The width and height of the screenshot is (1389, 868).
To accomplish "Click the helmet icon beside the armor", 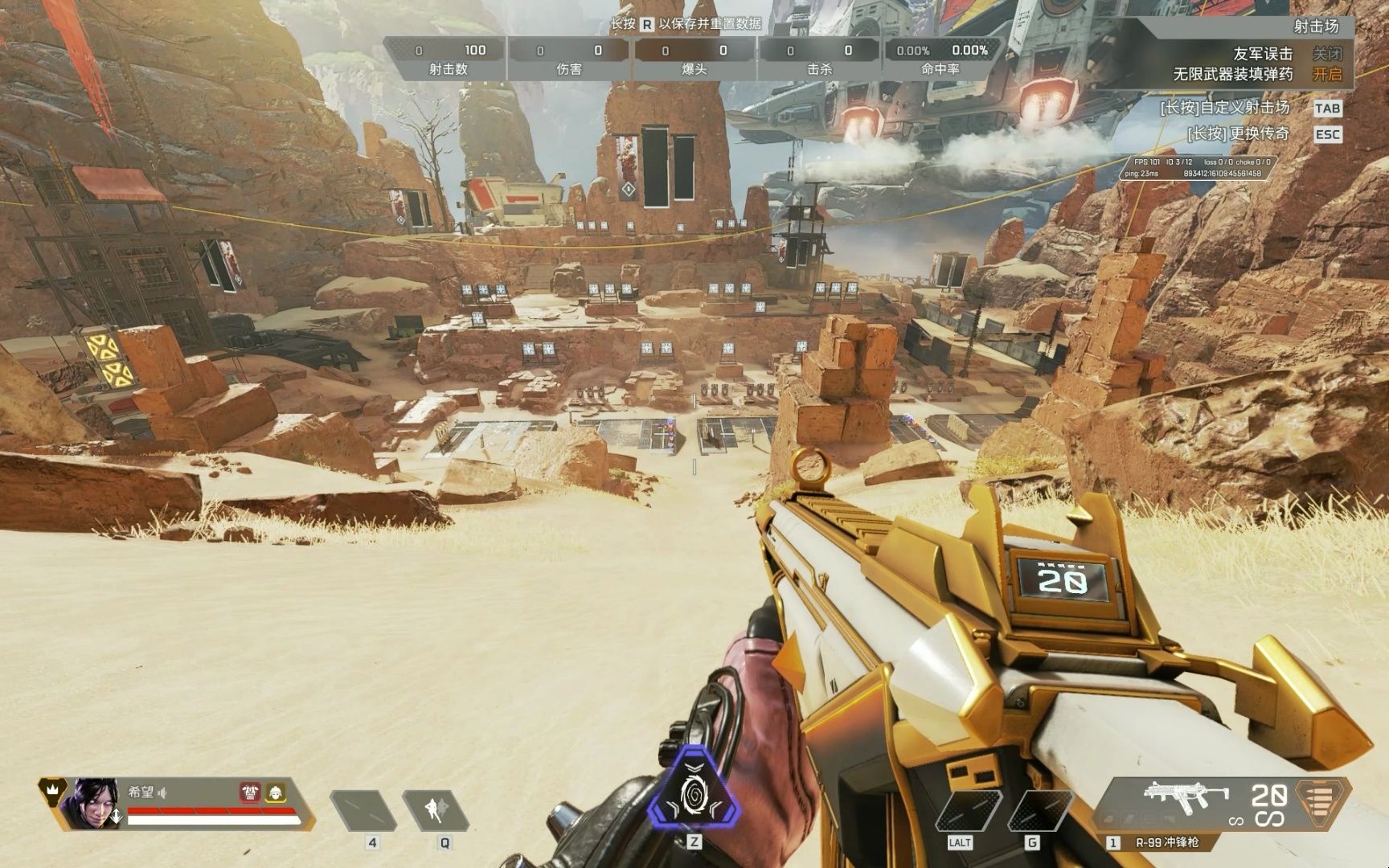I will tap(276, 792).
